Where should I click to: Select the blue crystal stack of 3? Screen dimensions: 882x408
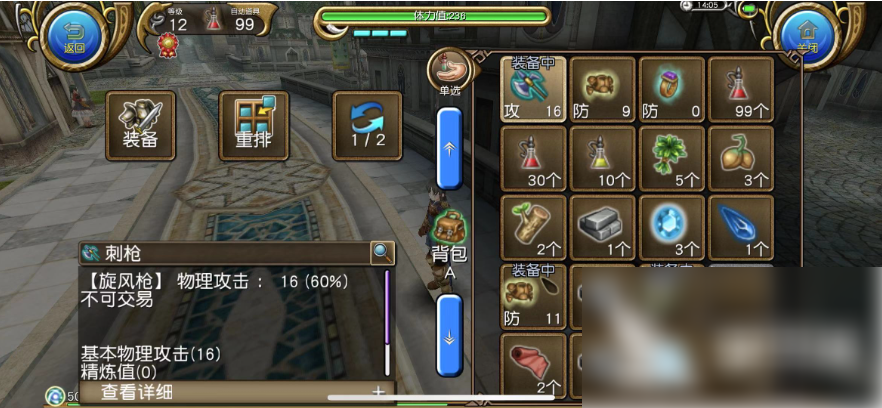(x=672, y=227)
